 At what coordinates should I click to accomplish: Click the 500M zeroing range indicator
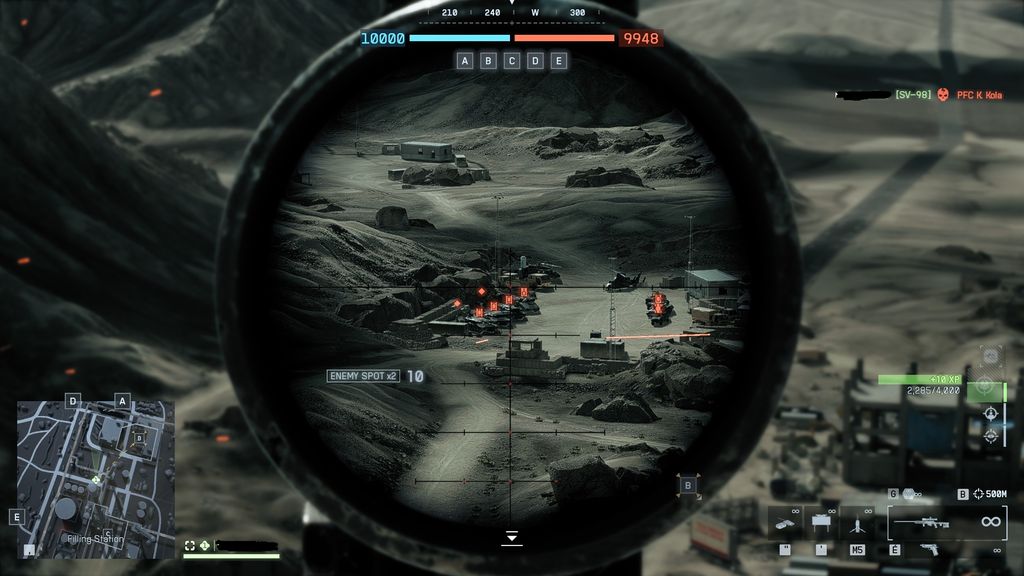[990, 494]
